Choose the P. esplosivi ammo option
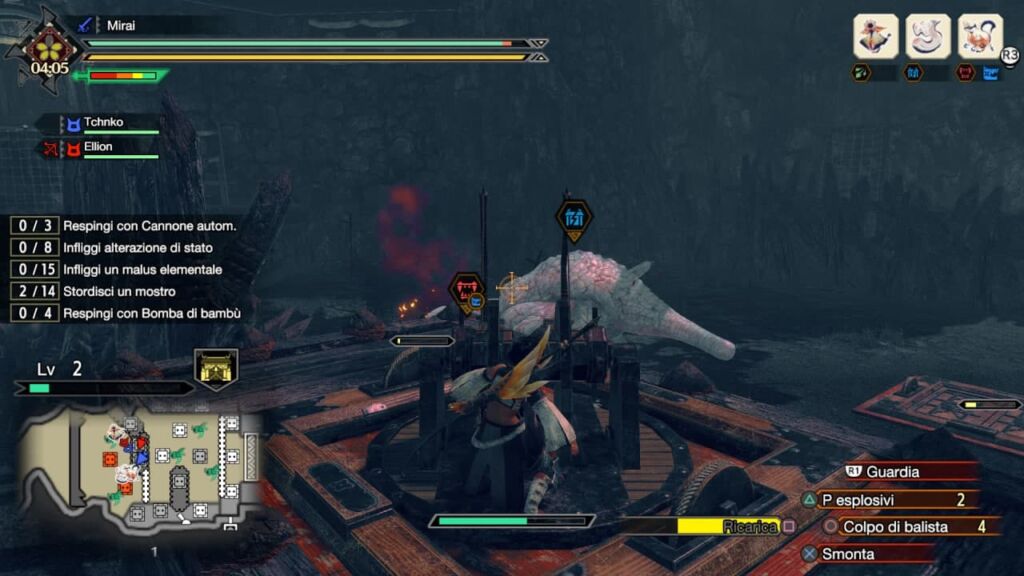1024x576 pixels. coord(860,500)
